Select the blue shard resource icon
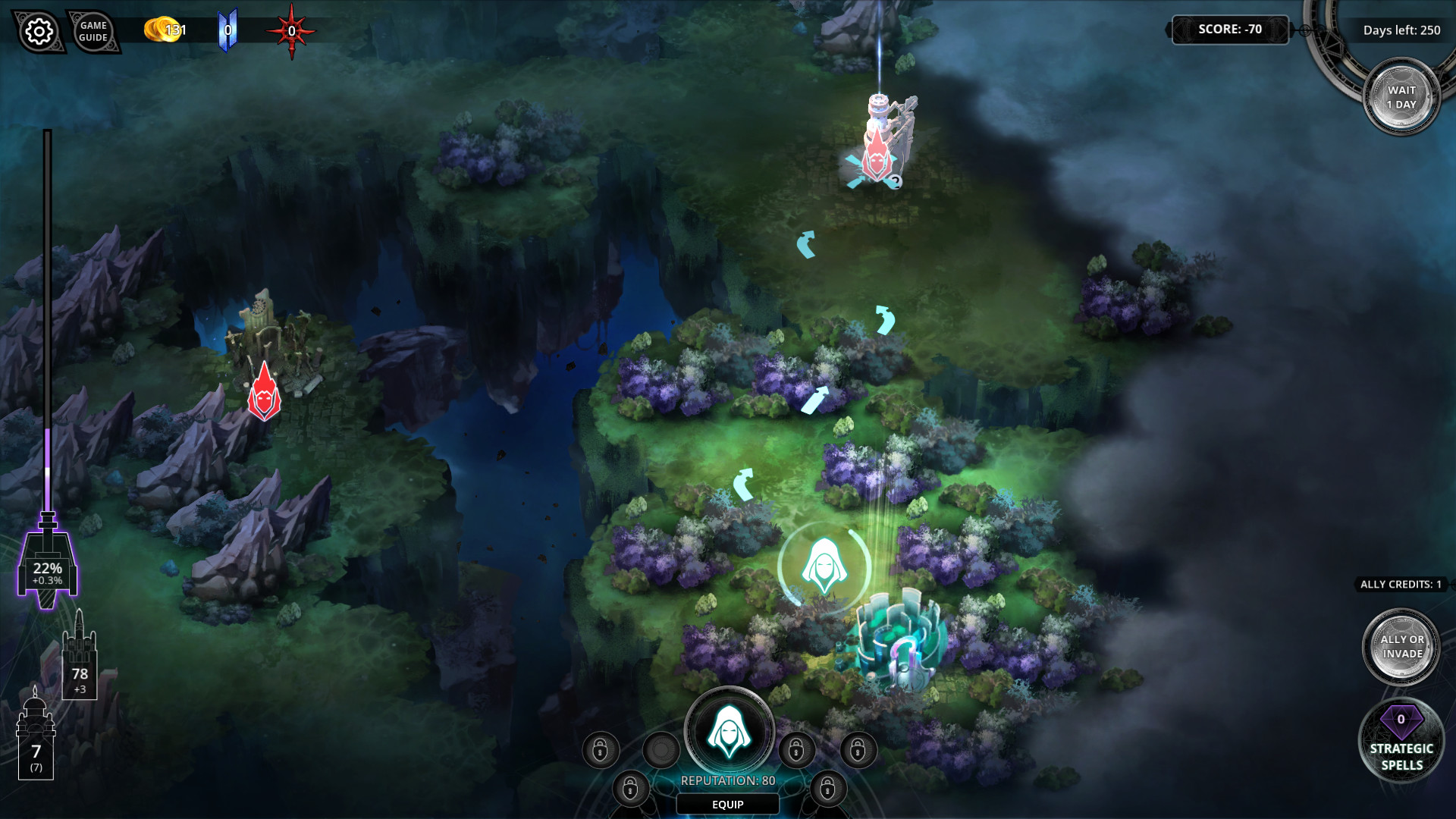The image size is (1456, 819). click(x=227, y=28)
